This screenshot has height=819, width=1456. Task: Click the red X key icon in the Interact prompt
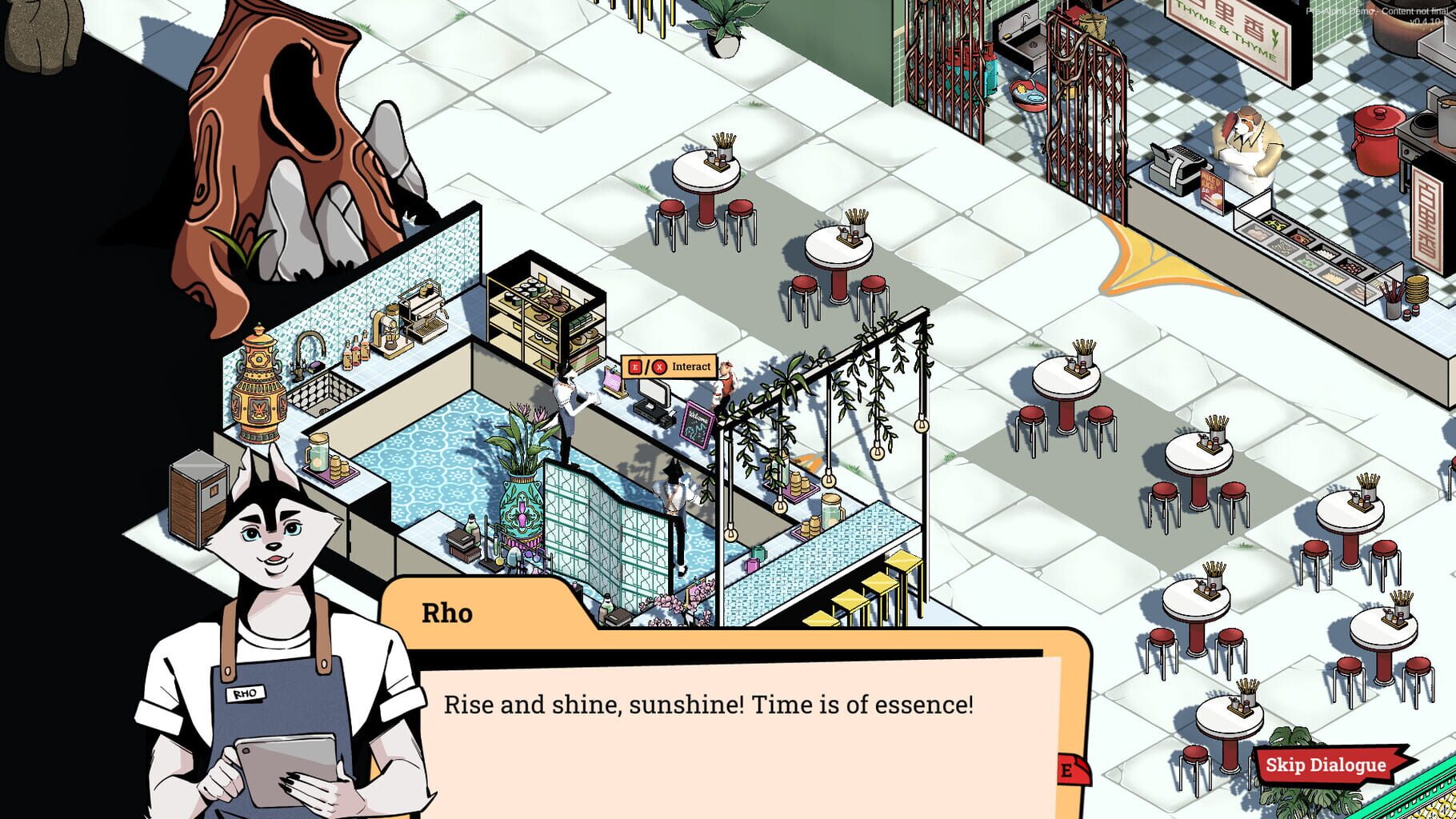tap(660, 367)
